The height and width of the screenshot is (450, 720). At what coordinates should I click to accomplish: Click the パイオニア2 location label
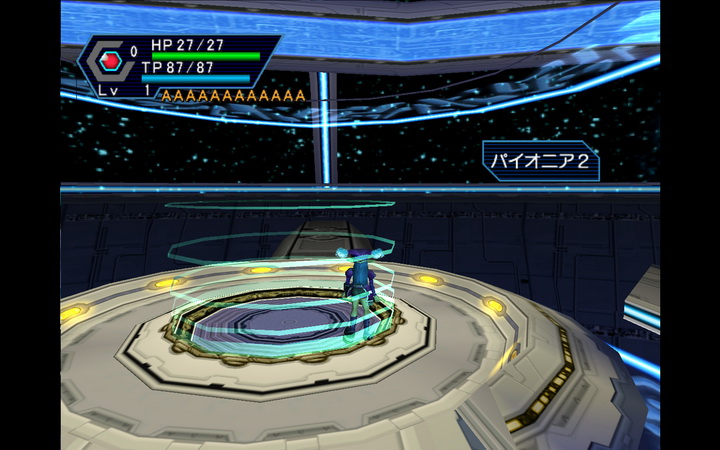[541, 161]
